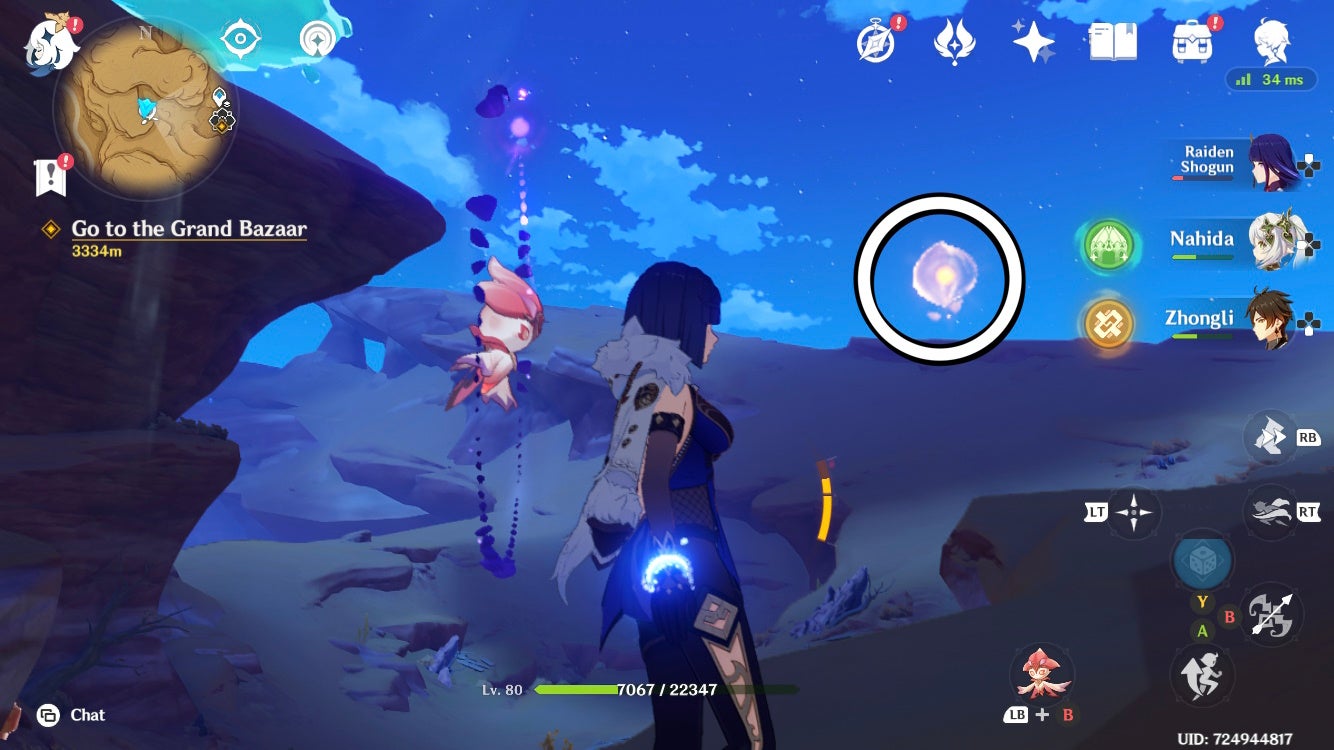Open the inventory backpack icon
1334x750 pixels.
pyautogui.click(x=1188, y=42)
